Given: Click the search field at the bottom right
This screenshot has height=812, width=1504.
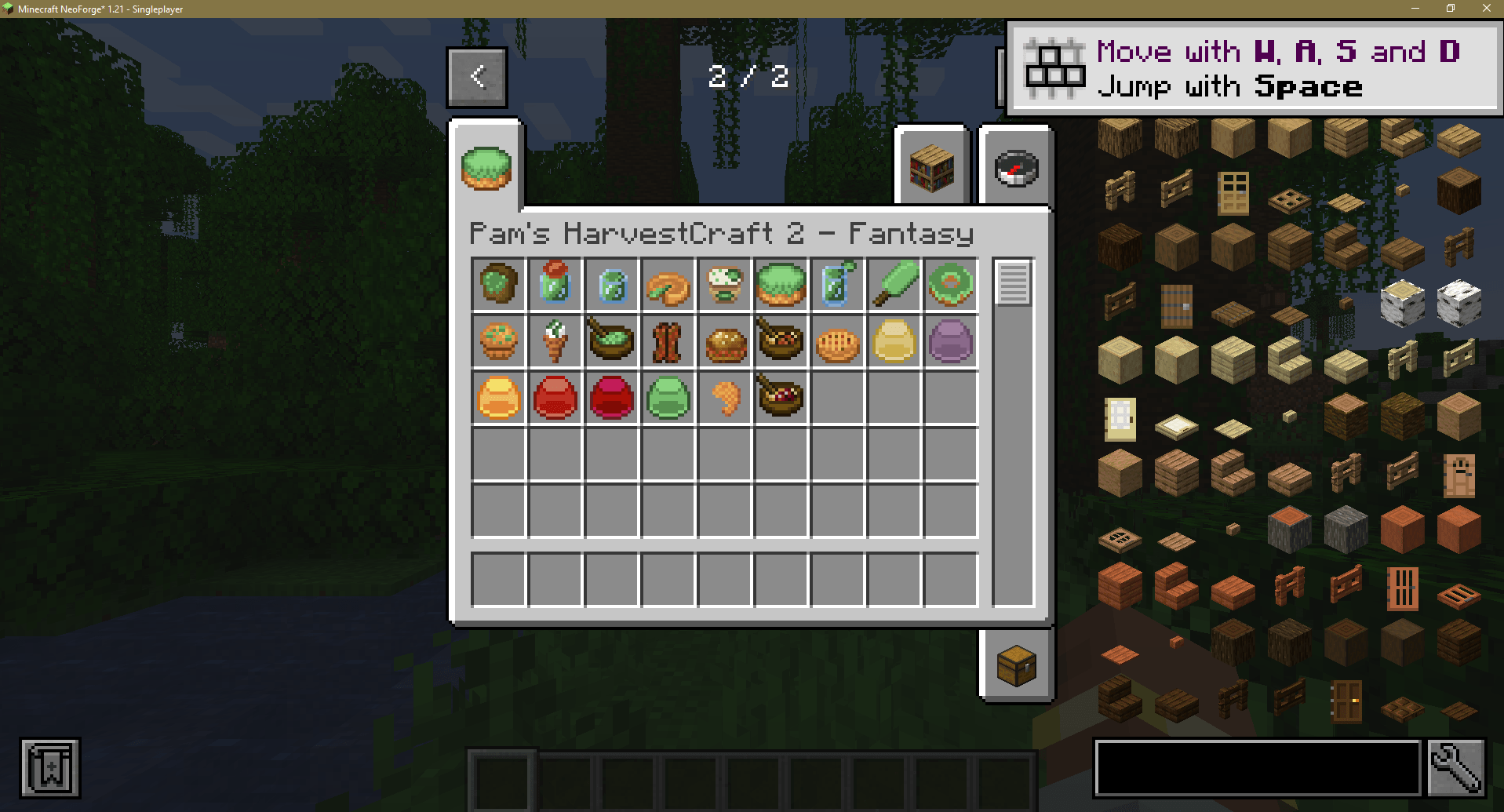Looking at the screenshot, I should tap(1255, 769).
